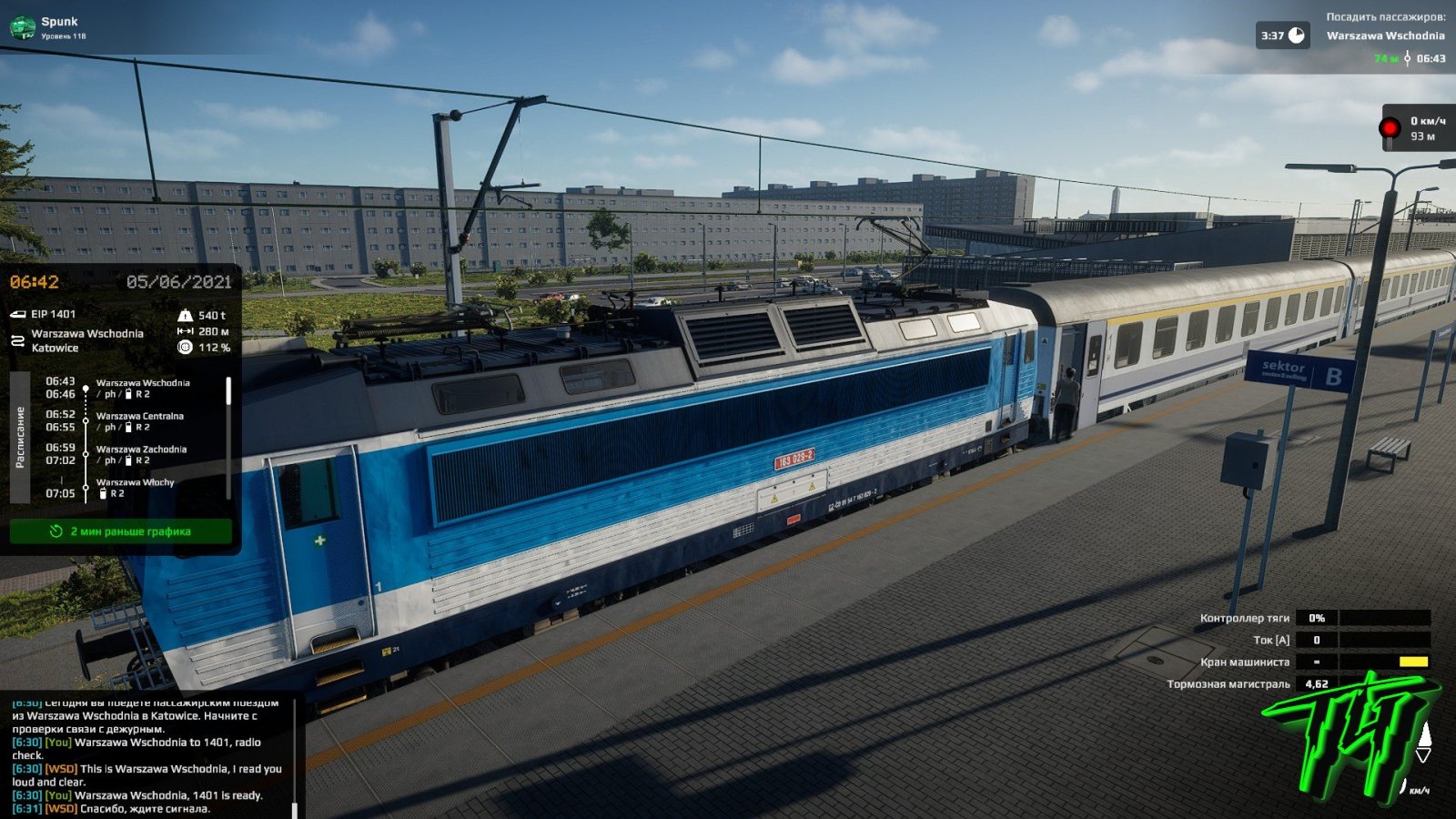
Task: Select the Warszawa Włochy timetable stop
Action: pos(135,482)
